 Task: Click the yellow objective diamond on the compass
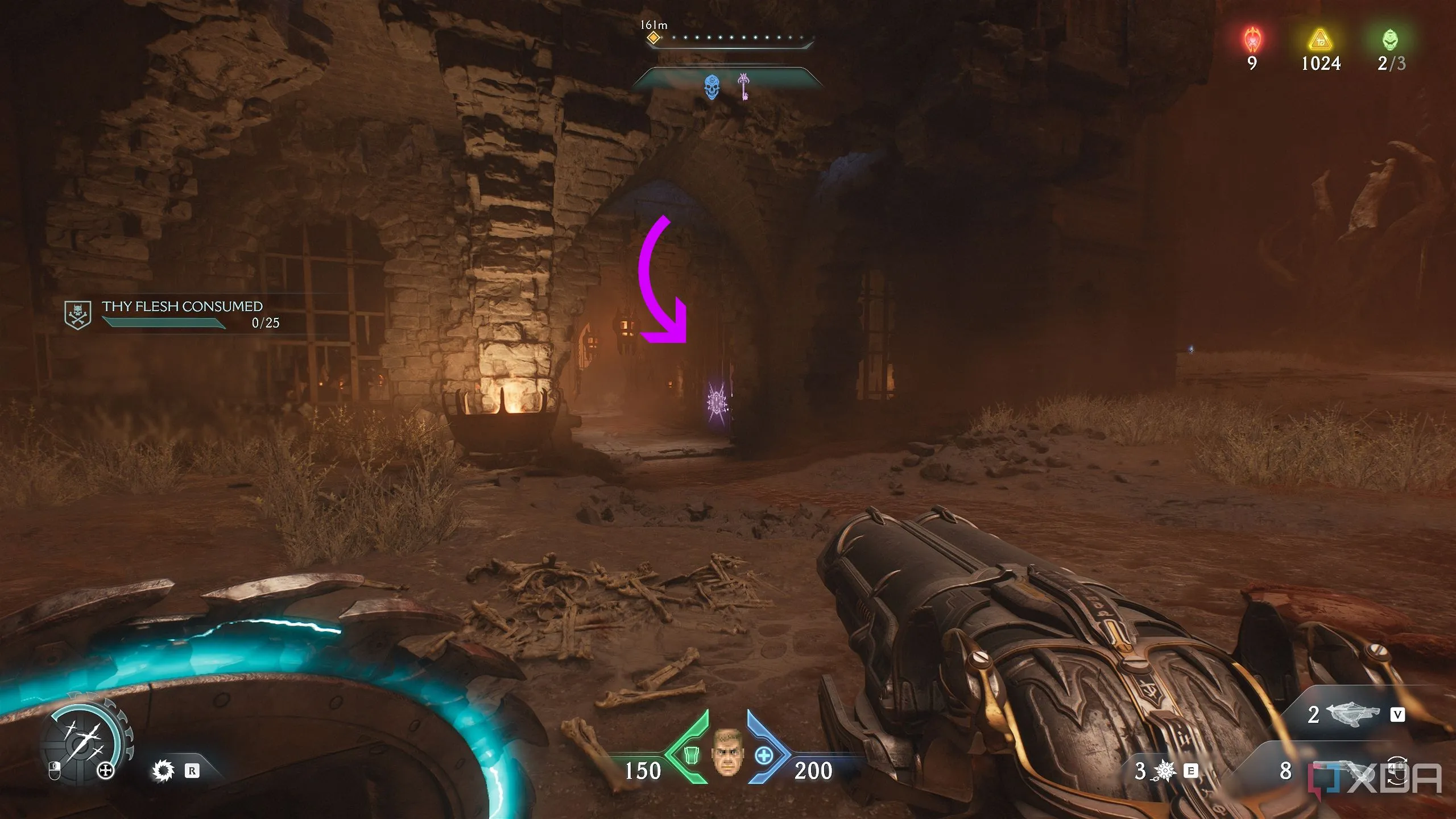653,38
